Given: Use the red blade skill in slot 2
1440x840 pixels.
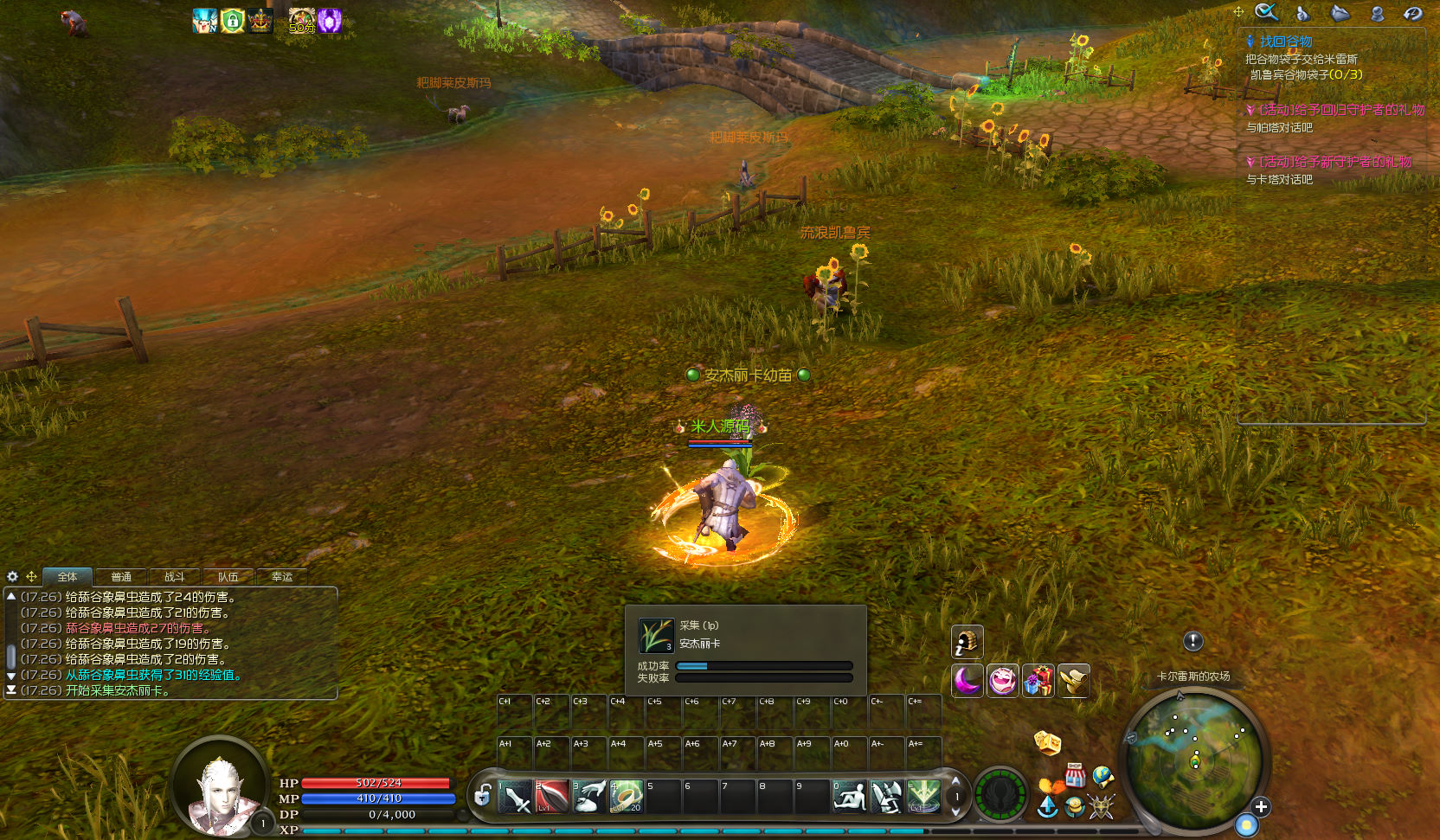Looking at the screenshot, I should [x=551, y=797].
